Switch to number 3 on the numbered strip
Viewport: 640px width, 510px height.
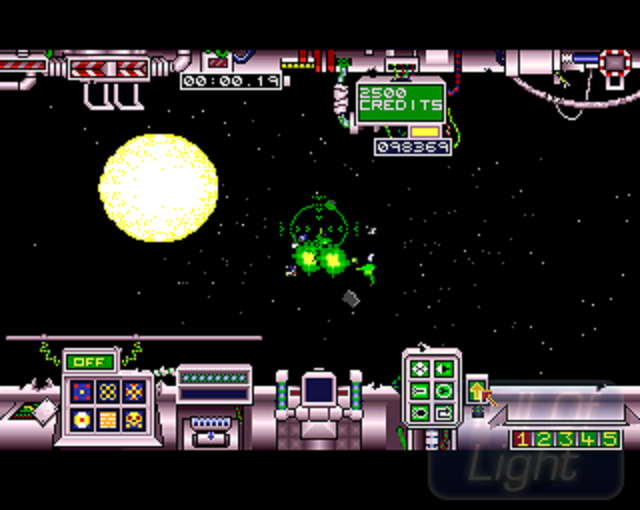point(566,439)
